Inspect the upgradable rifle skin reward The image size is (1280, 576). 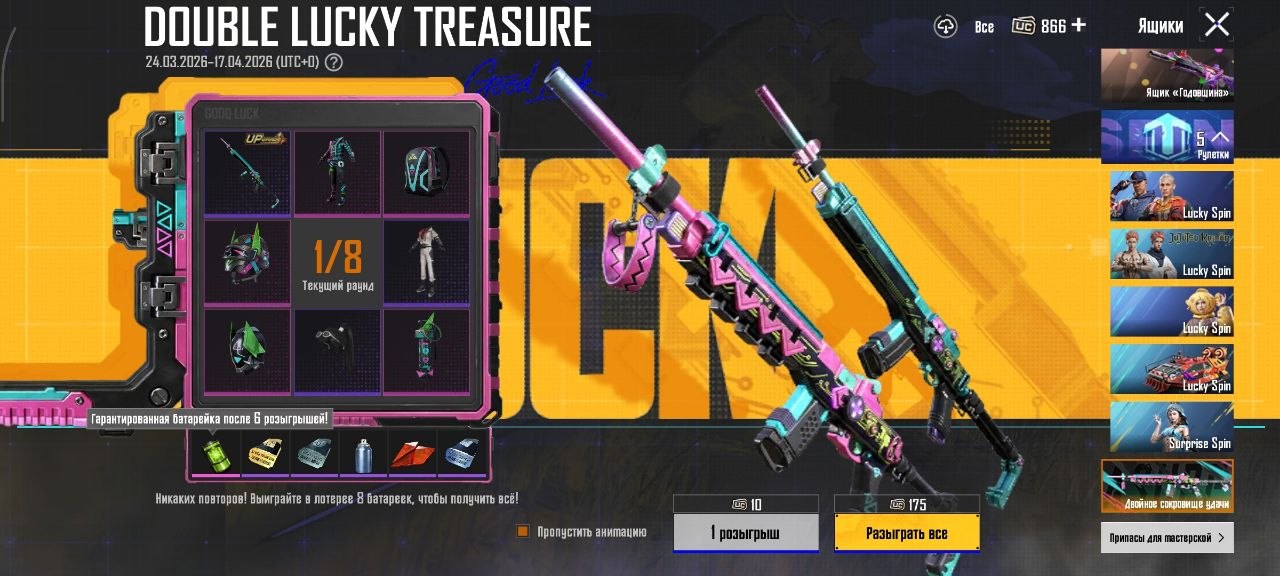pyautogui.click(x=247, y=172)
